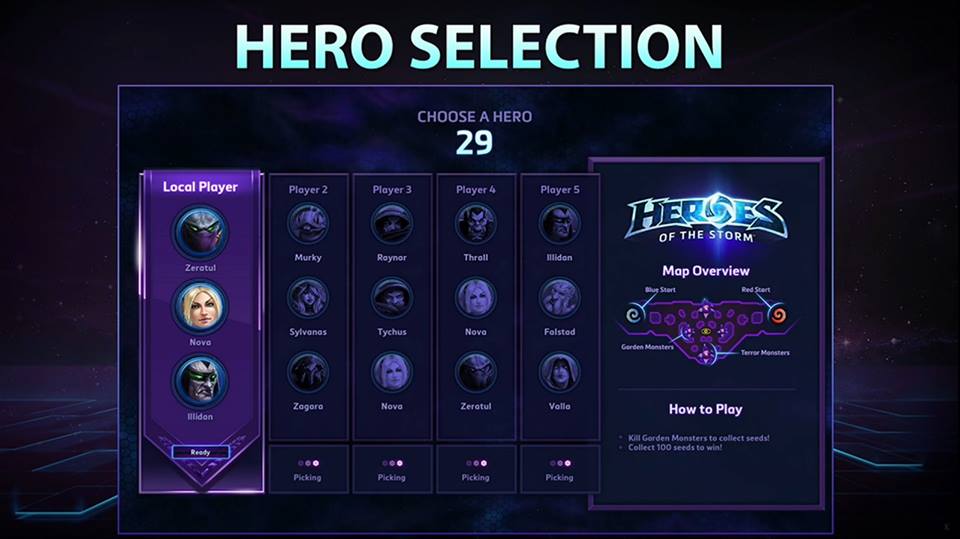The height and width of the screenshot is (539, 960).
Task: Click Sylvanas portrait in Player 2 column
Action: 308,298
